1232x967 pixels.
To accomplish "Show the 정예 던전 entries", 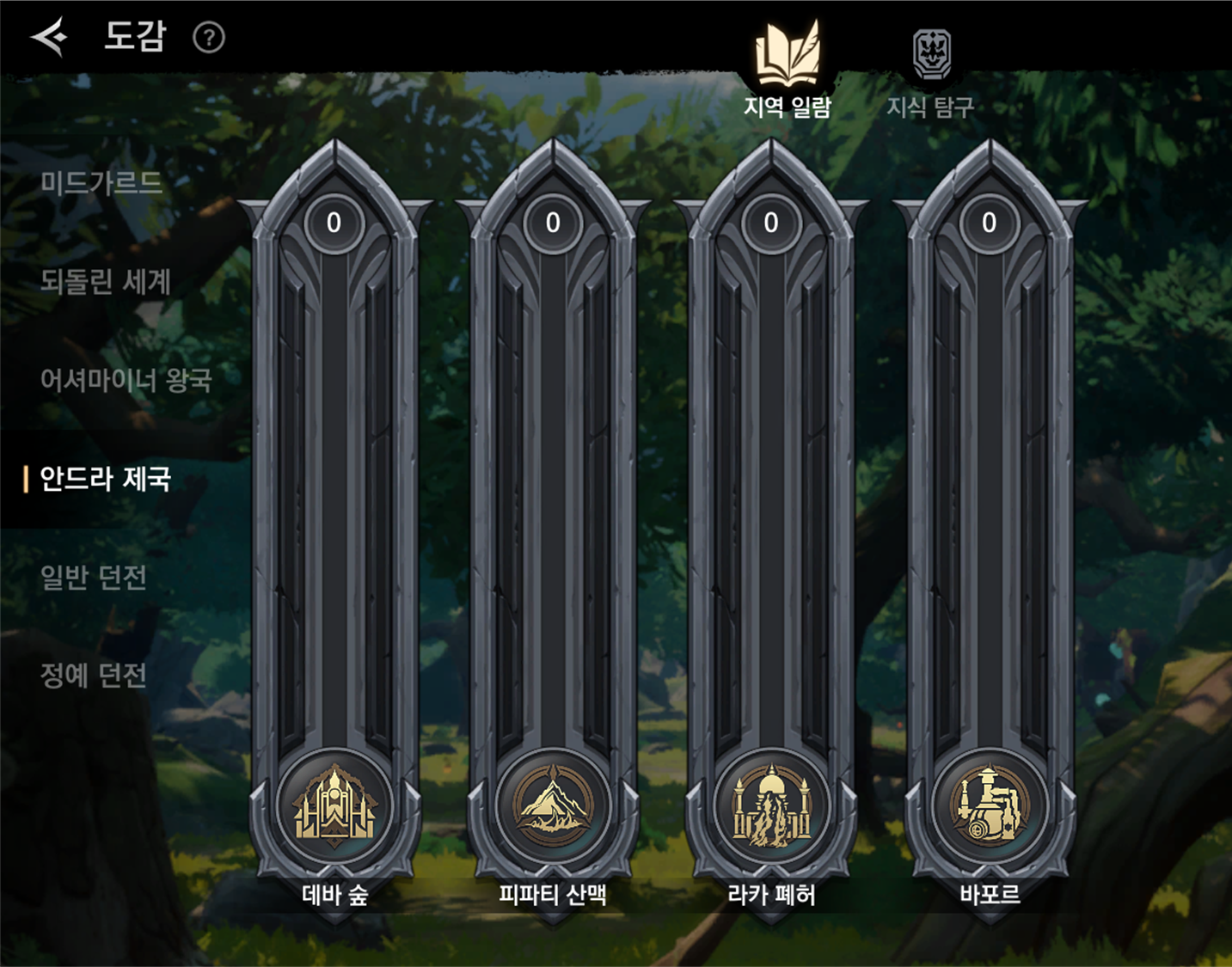I will click(94, 676).
